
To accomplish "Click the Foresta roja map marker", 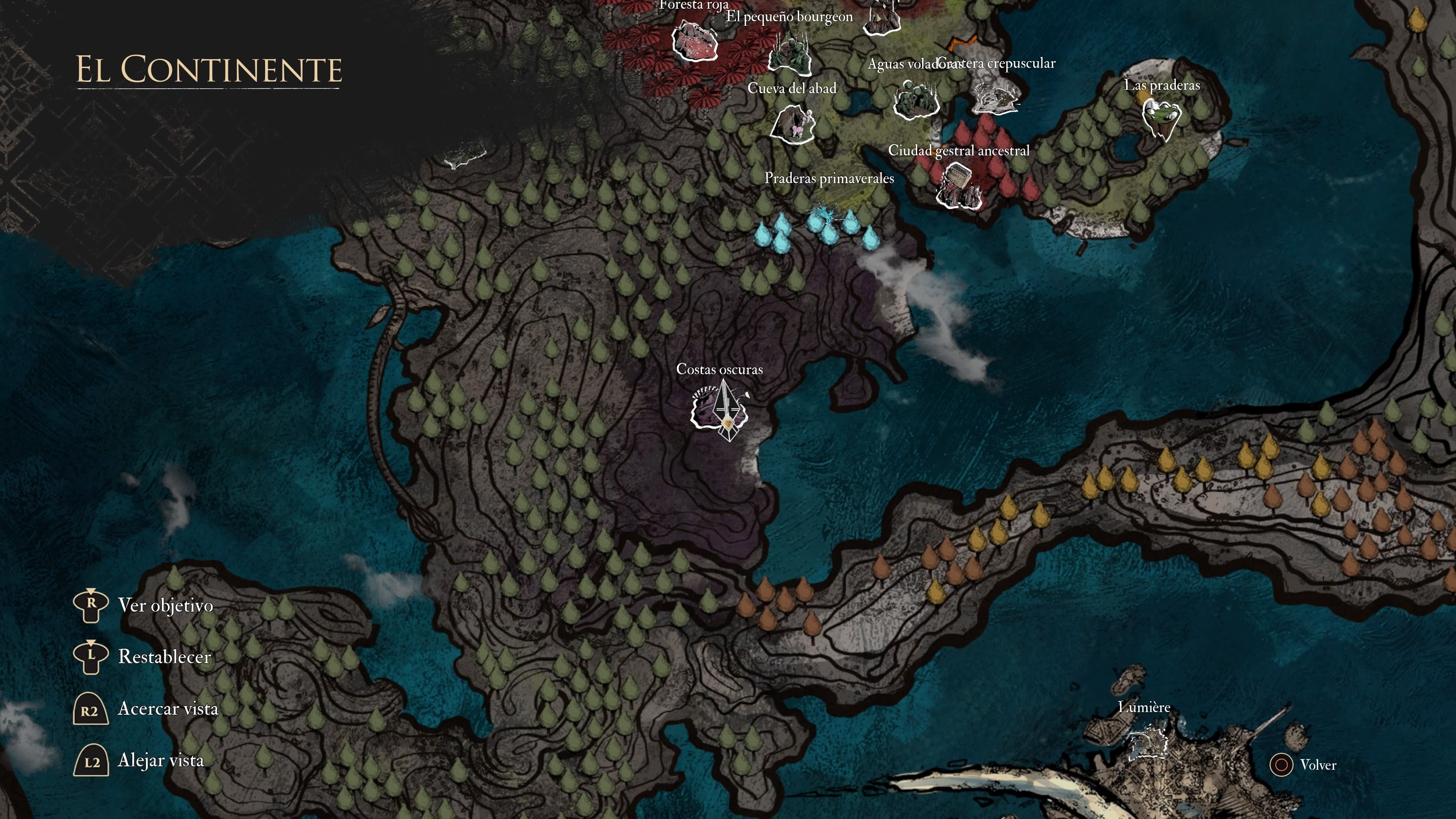I will click(695, 40).
